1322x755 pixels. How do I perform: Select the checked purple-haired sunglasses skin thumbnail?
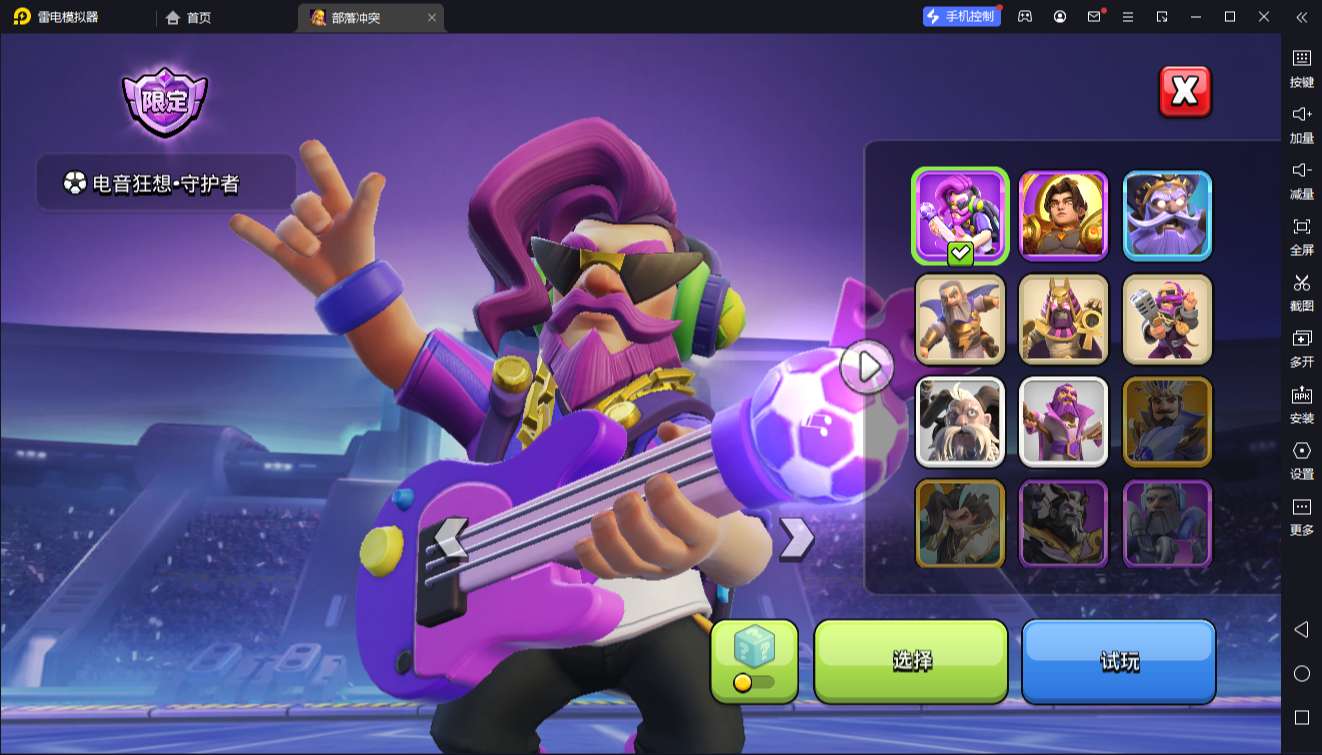pos(960,215)
